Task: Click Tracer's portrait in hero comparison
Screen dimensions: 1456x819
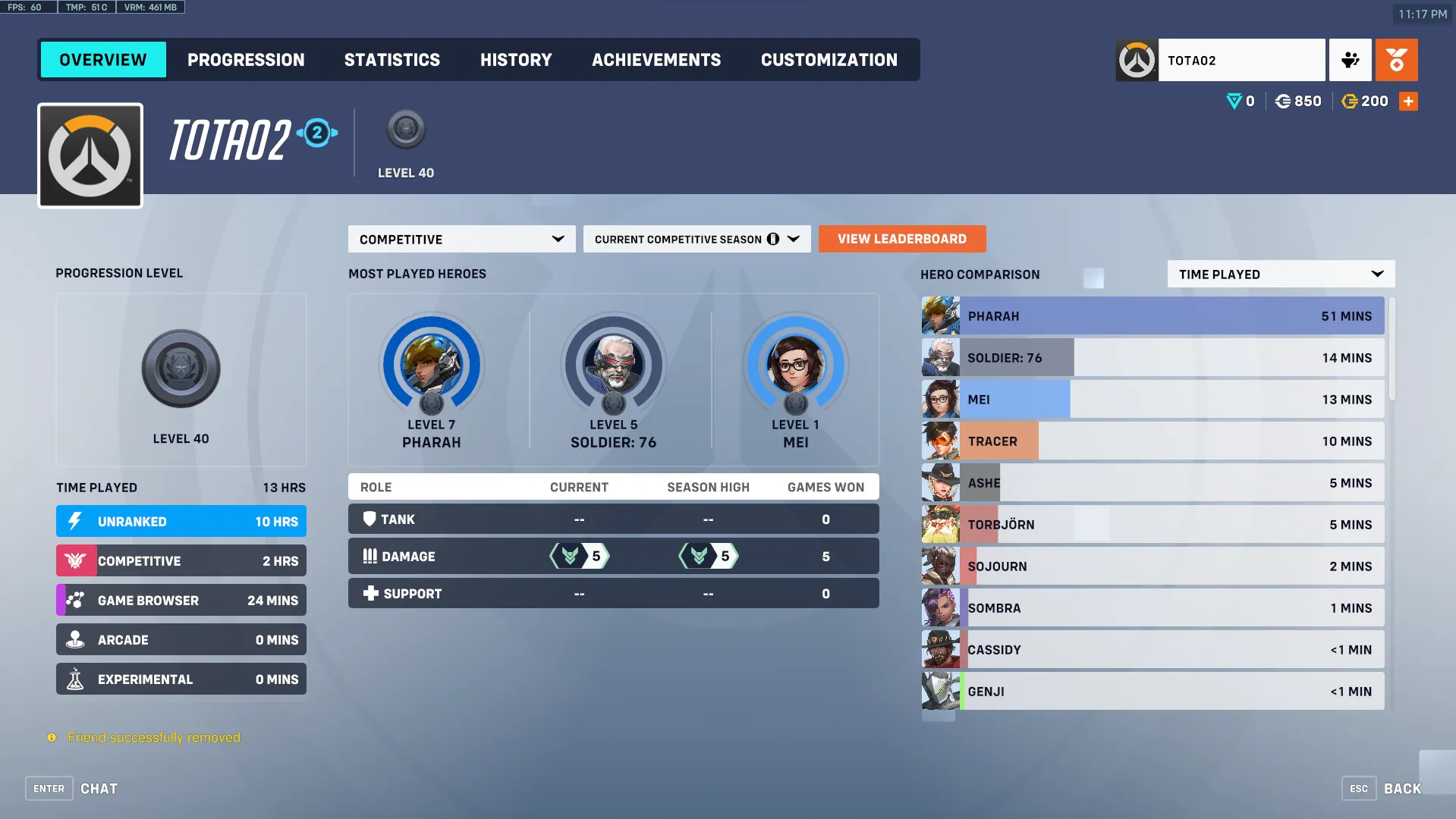Action: coord(940,441)
